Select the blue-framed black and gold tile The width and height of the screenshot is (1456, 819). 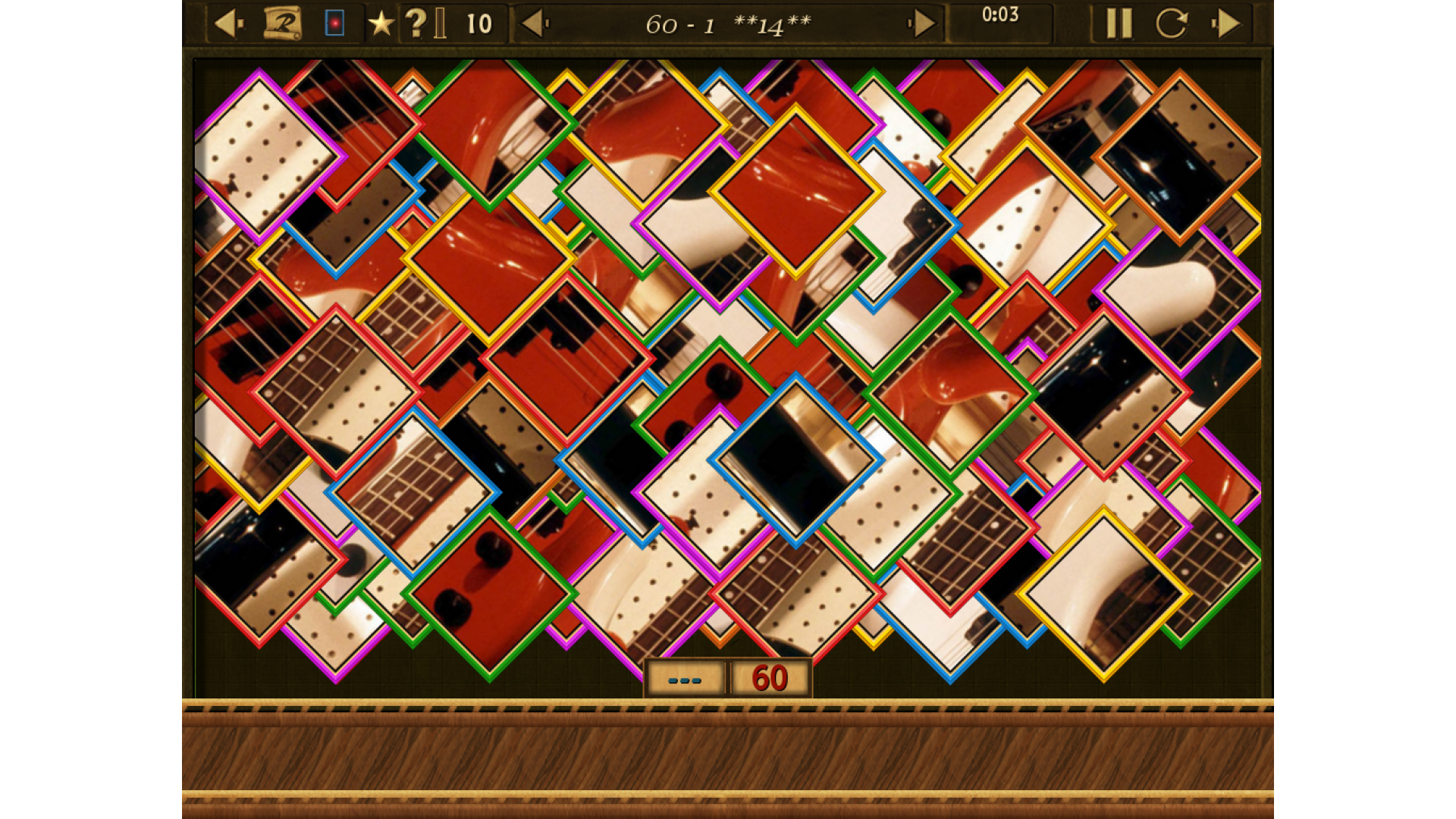(795, 460)
